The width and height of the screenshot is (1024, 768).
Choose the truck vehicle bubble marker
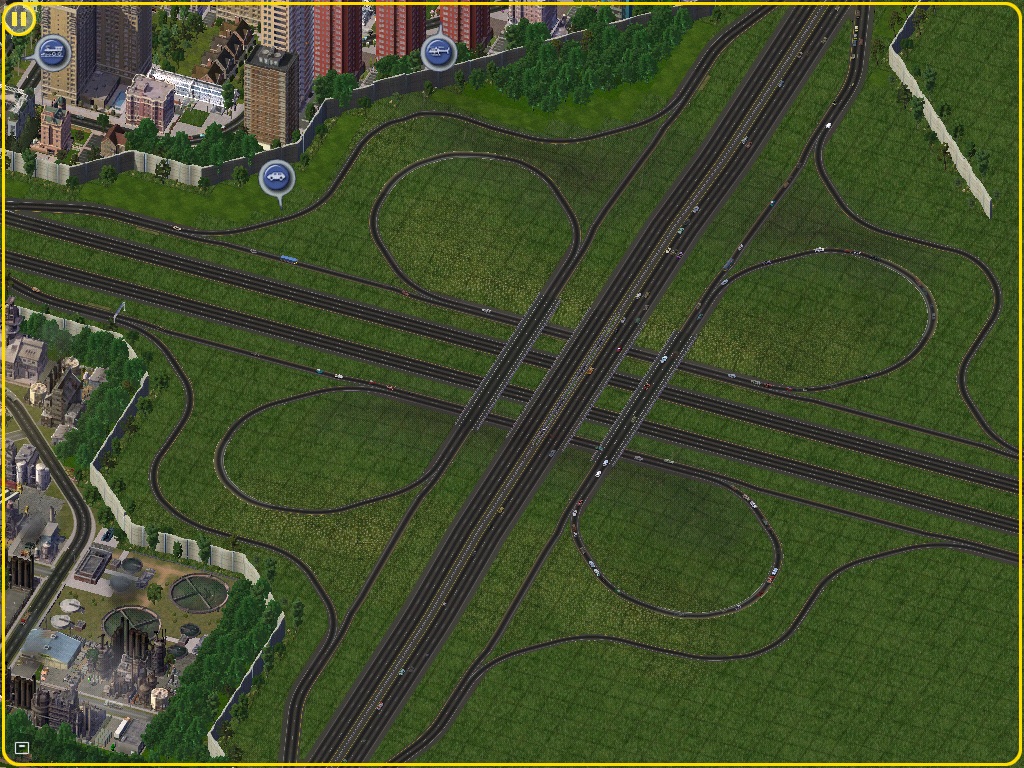click(52, 51)
